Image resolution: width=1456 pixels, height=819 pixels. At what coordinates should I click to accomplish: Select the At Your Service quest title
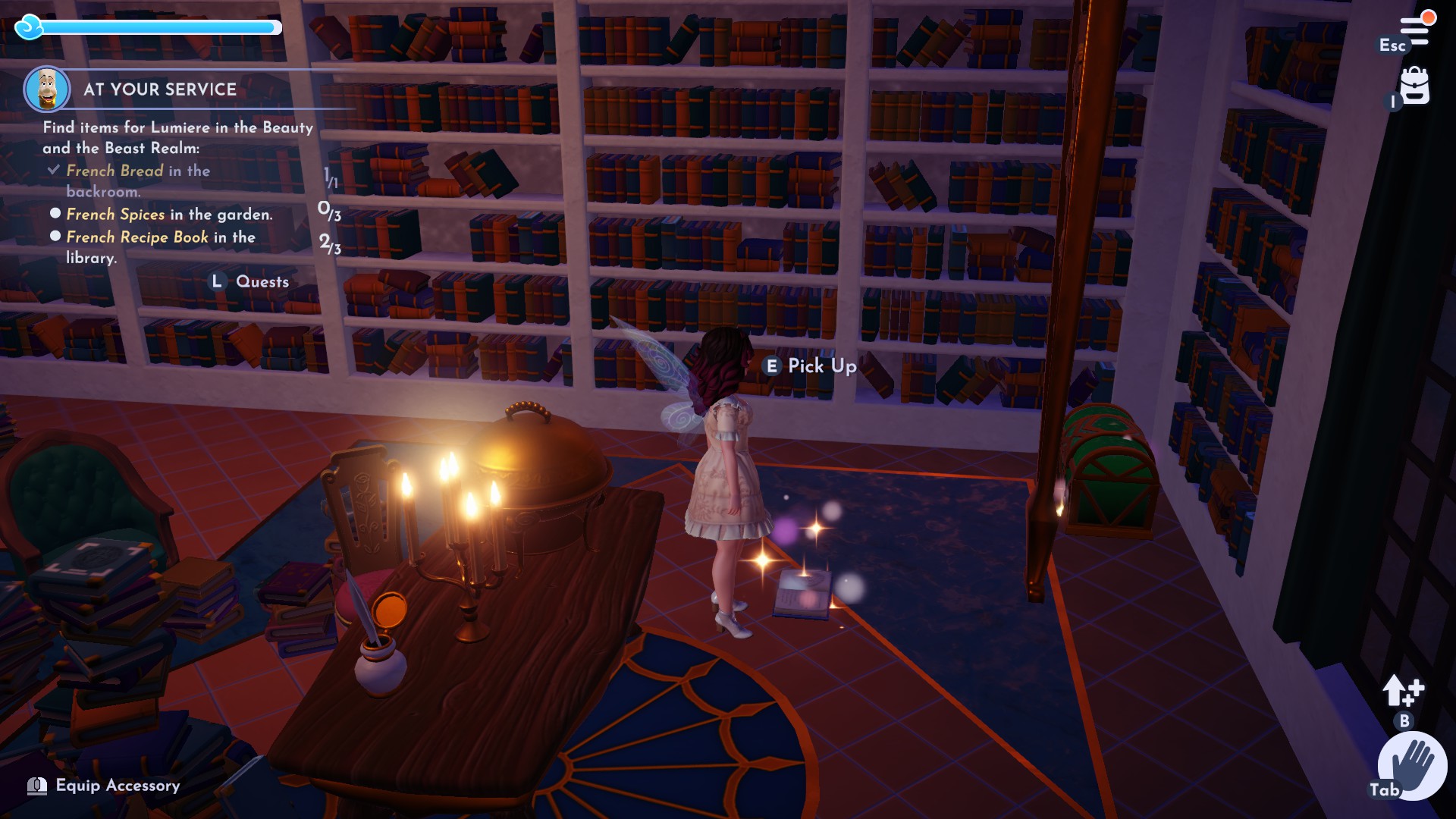[159, 89]
